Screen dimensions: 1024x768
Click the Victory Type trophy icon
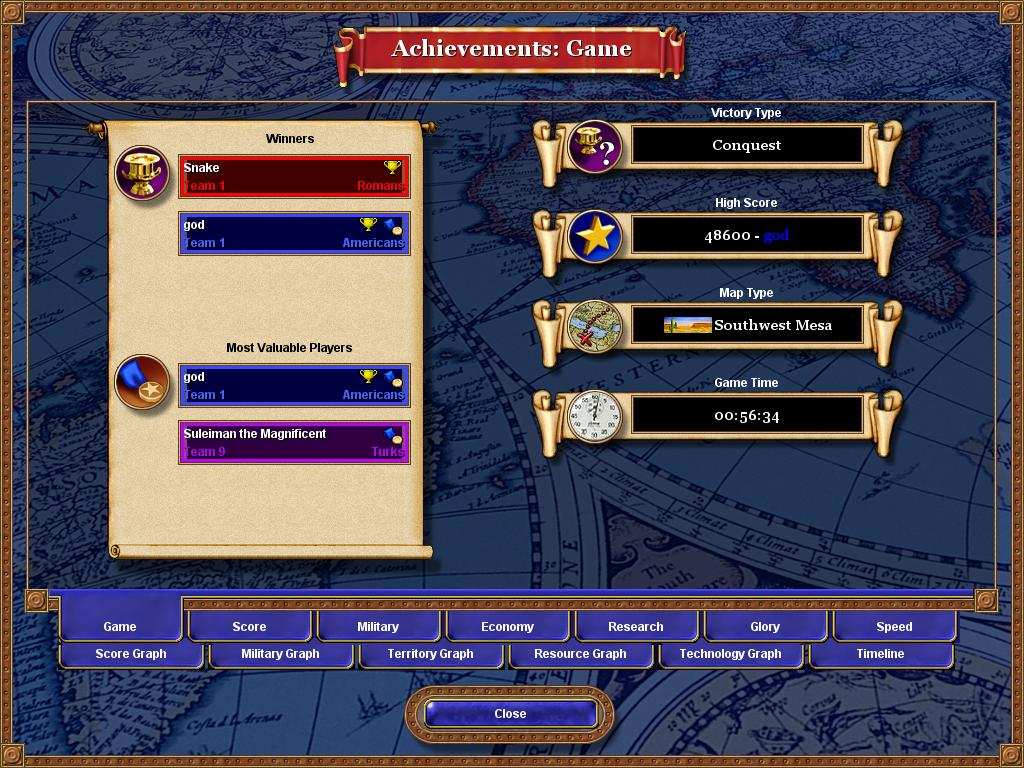pos(595,146)
